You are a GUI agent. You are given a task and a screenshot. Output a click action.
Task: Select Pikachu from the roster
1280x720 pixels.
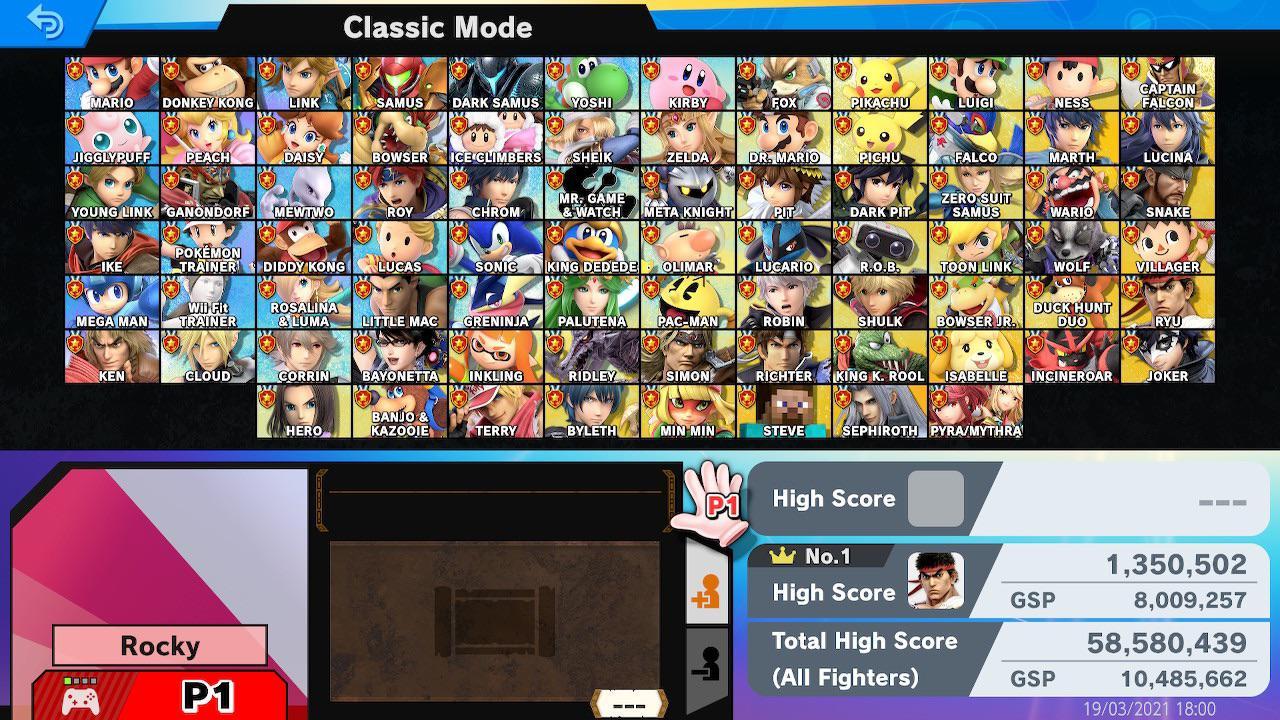879,80
